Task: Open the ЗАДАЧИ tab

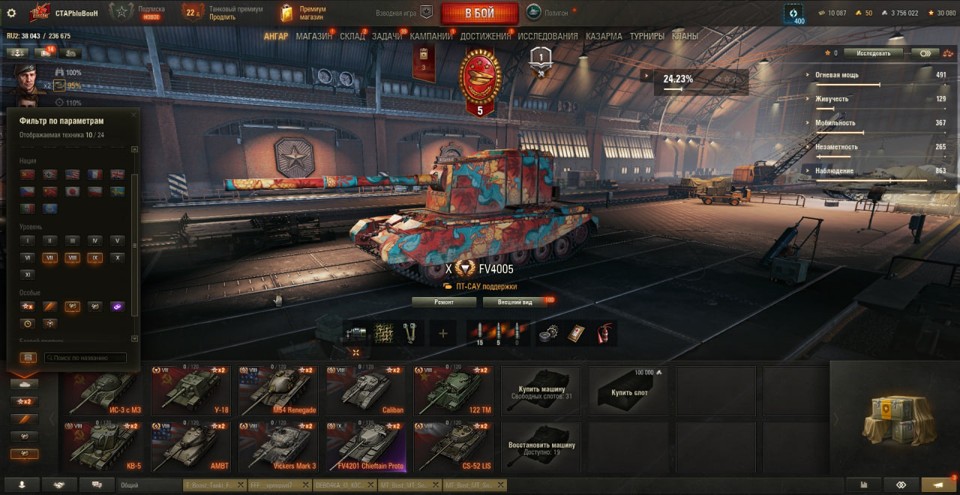Action: coord(386,36)
